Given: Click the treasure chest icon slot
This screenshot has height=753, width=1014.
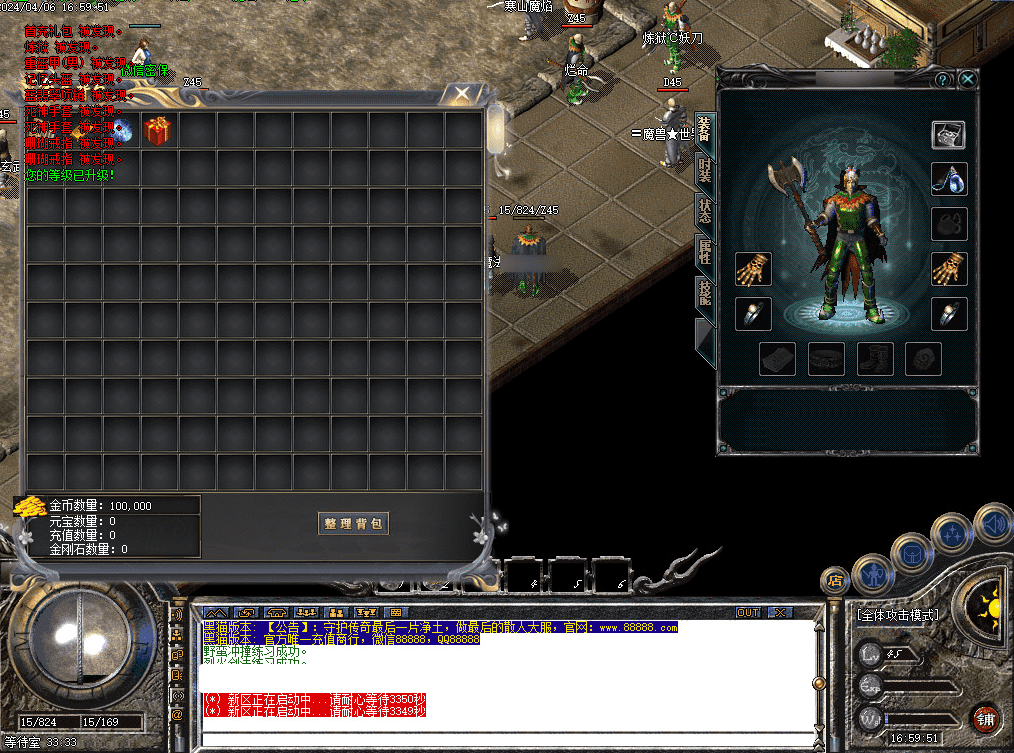Looking at the screenshot, I should pyautogui.click(x=949, y=135).
